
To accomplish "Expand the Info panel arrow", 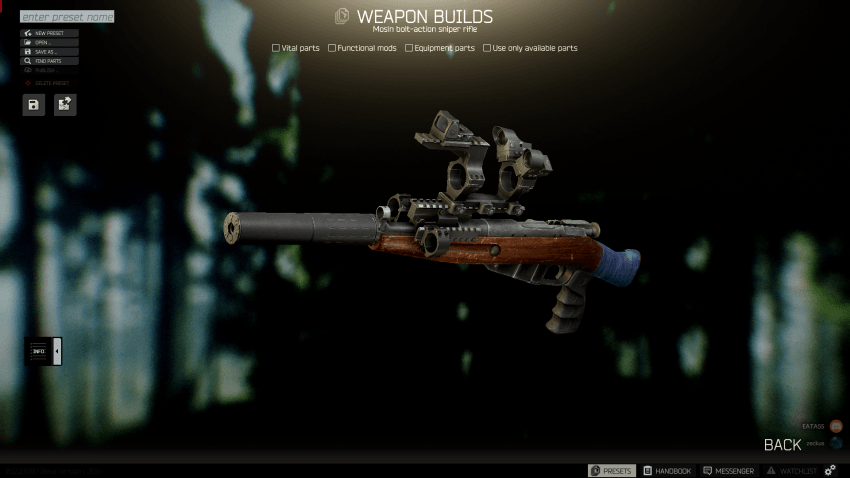I will pyautogui.click(x=57, y=351).
